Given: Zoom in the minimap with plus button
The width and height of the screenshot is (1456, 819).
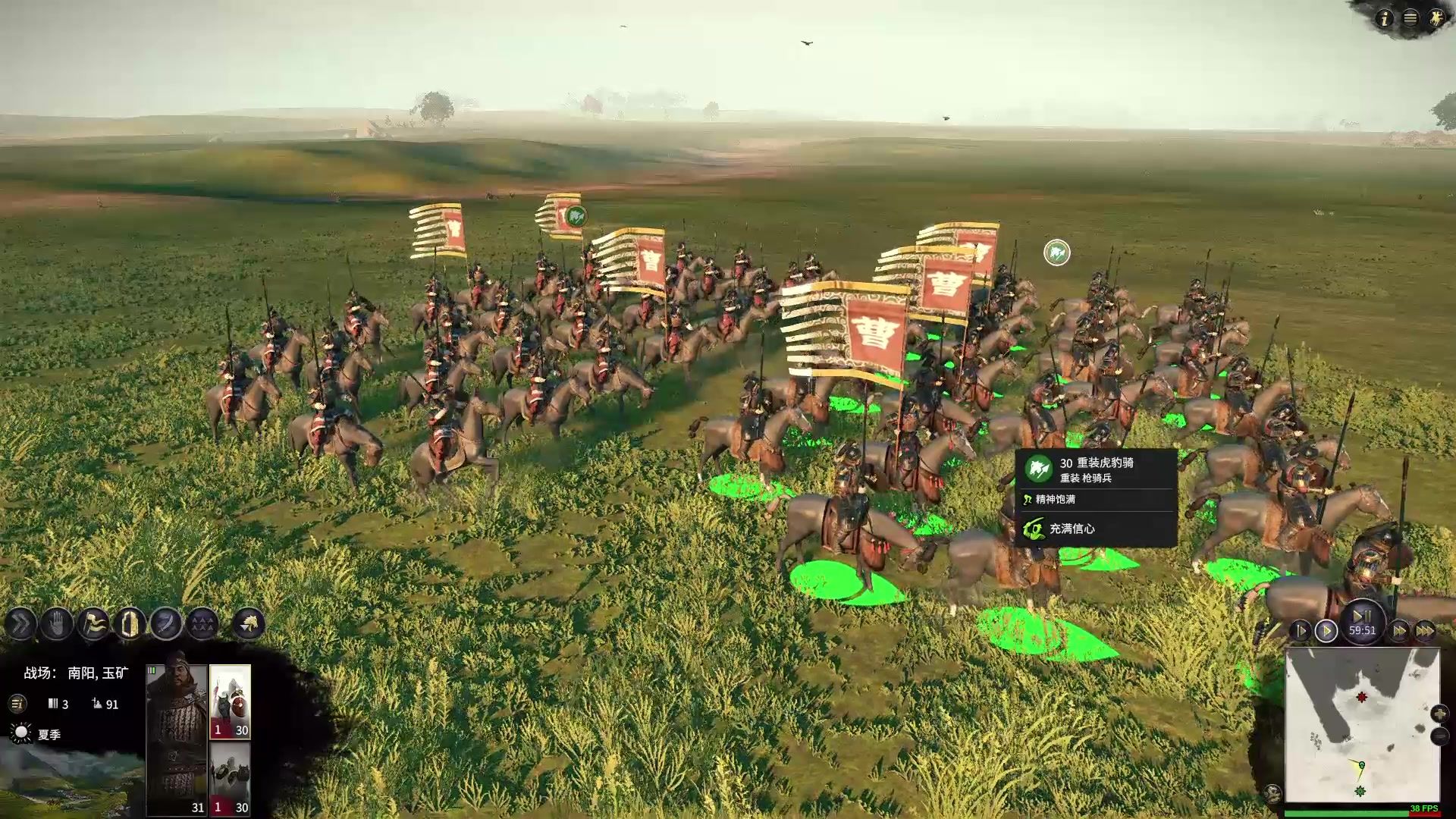Looking at the screenshot, I should click(1439, 714).
